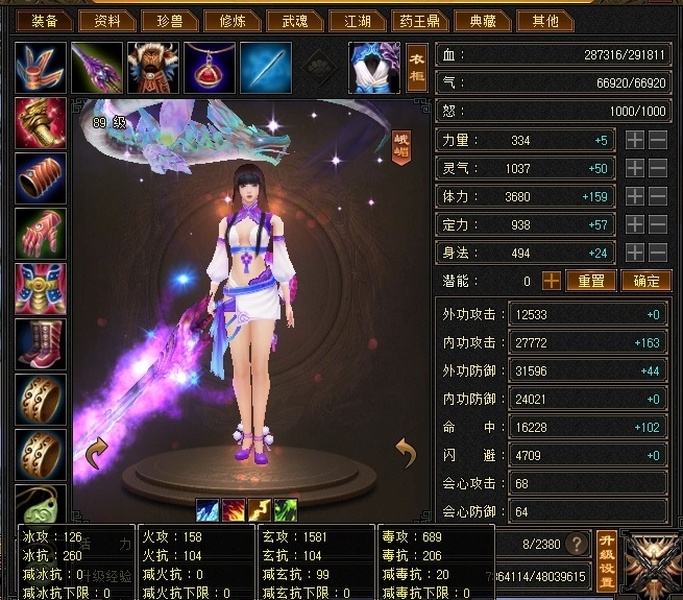Open the 药王鼎 tab
Screen dimensions: 683x600
click(420, 20)
